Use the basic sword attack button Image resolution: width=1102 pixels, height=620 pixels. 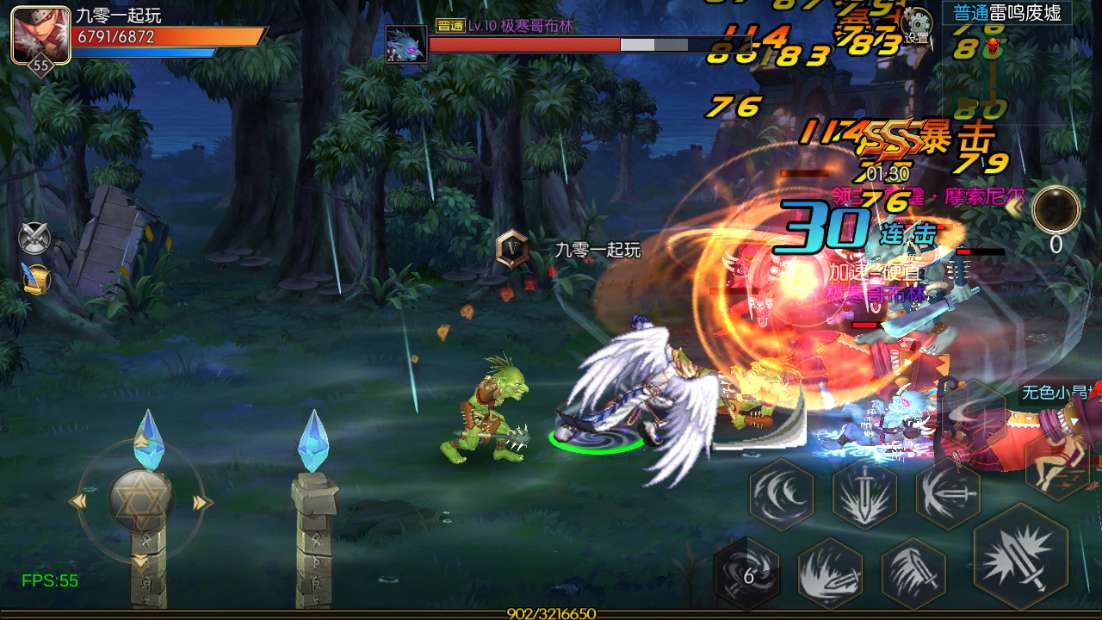1020,556
